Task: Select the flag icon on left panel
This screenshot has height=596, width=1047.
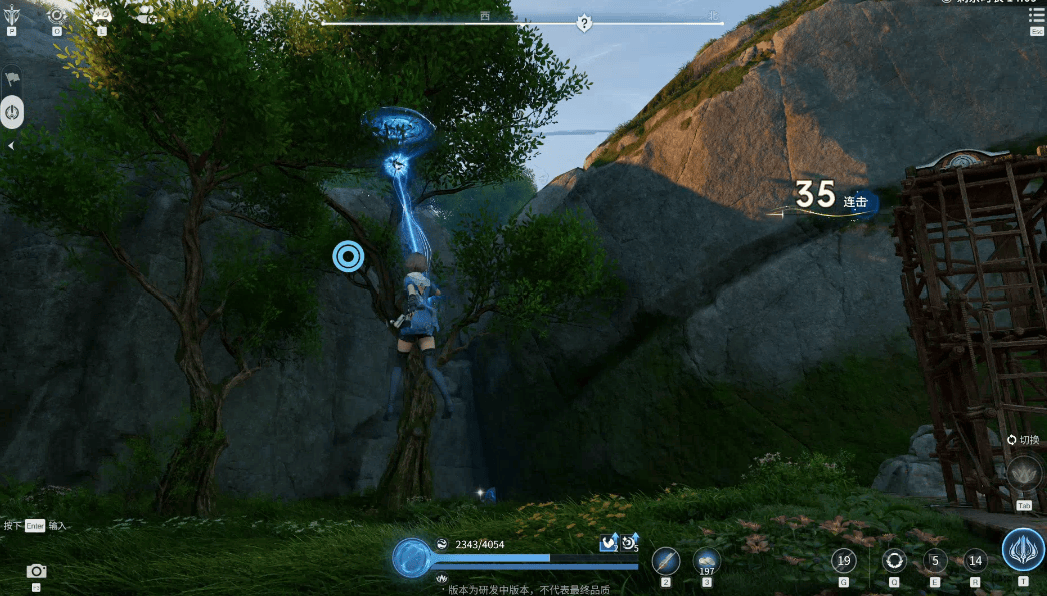Action: point(12,78)
